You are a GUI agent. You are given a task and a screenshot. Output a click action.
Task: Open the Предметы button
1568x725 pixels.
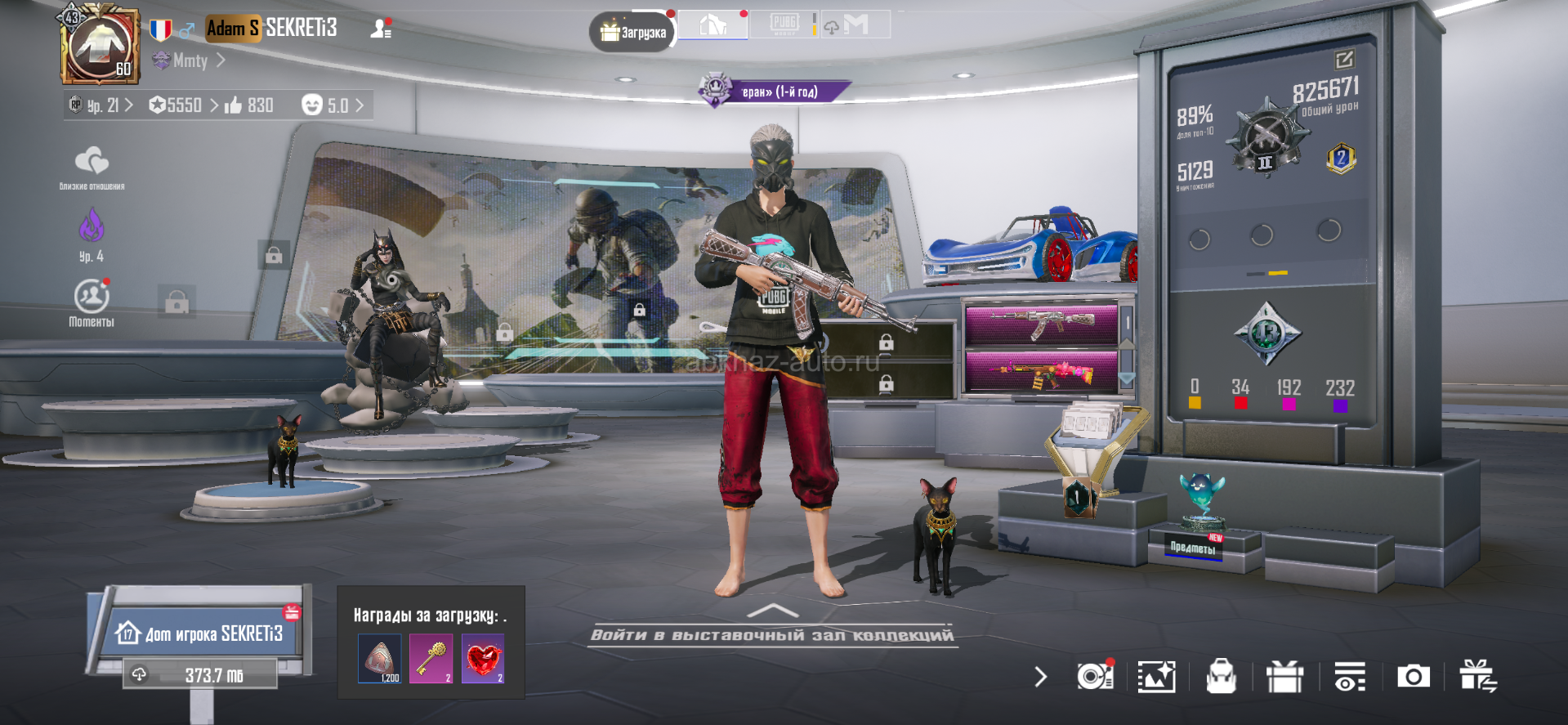[1194, 547]
